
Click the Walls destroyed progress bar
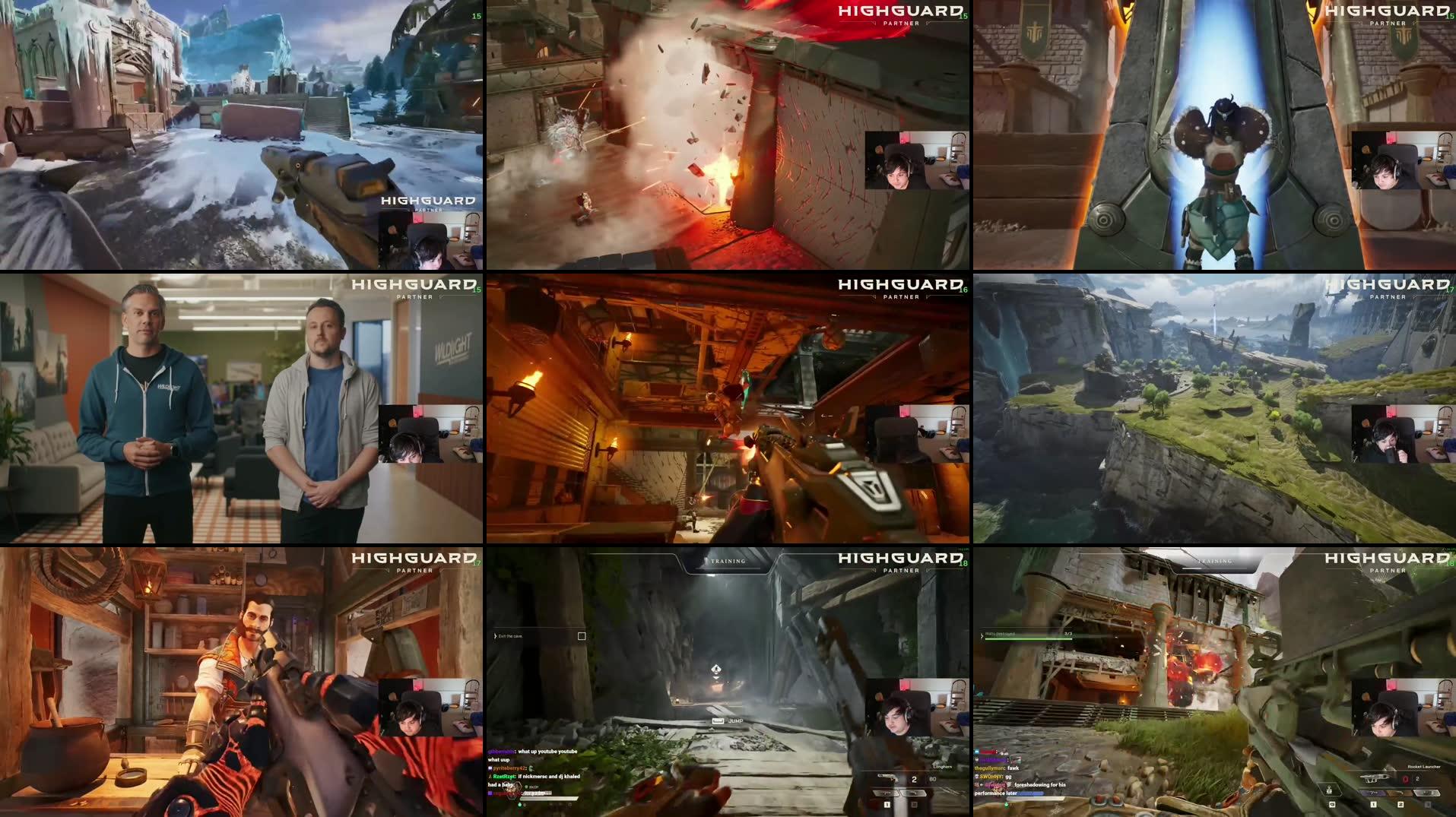click(1026, 638)
